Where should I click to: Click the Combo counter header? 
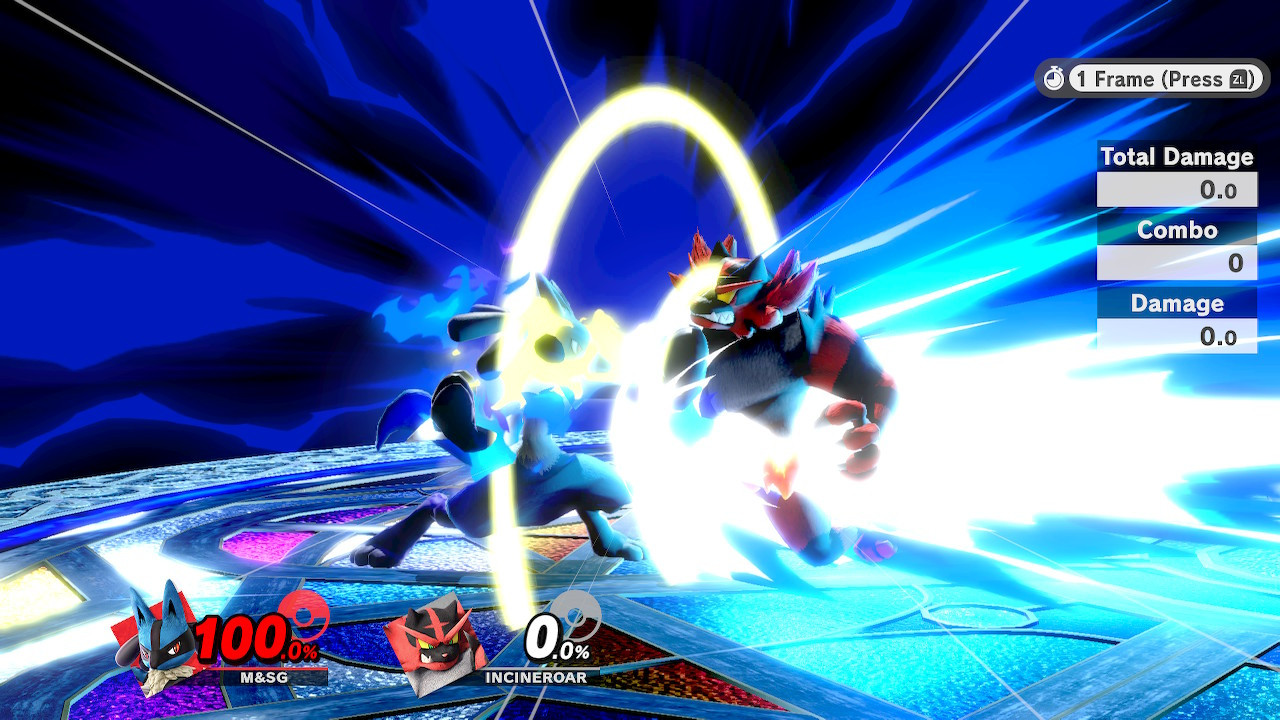point(1176,230)
